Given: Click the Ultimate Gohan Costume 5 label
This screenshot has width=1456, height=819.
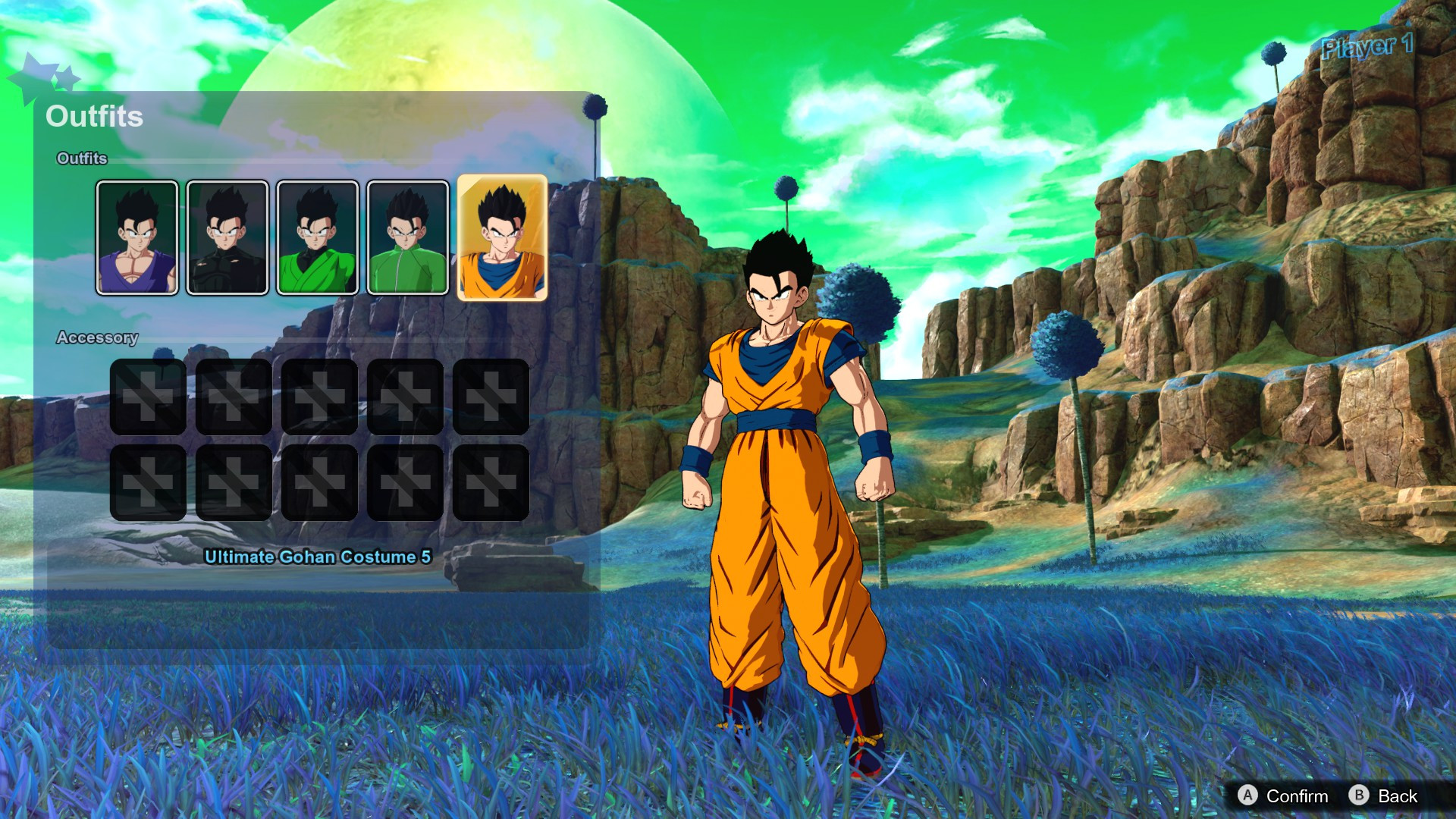Looking at the screenshot, I should point(316,555).
